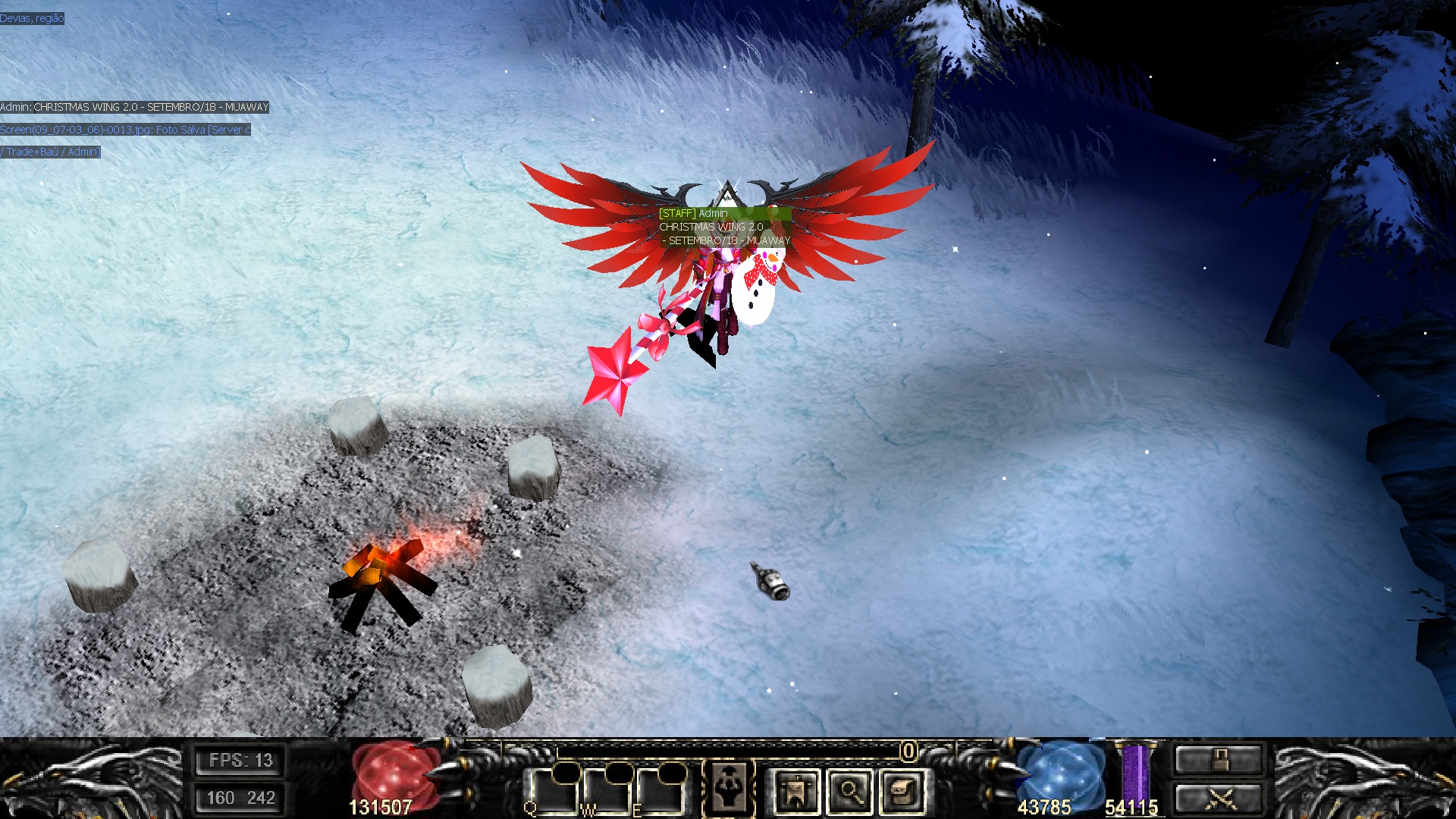Open the magnifying glass search button
Screen dimensions: 1456x819
pos(849,792)
